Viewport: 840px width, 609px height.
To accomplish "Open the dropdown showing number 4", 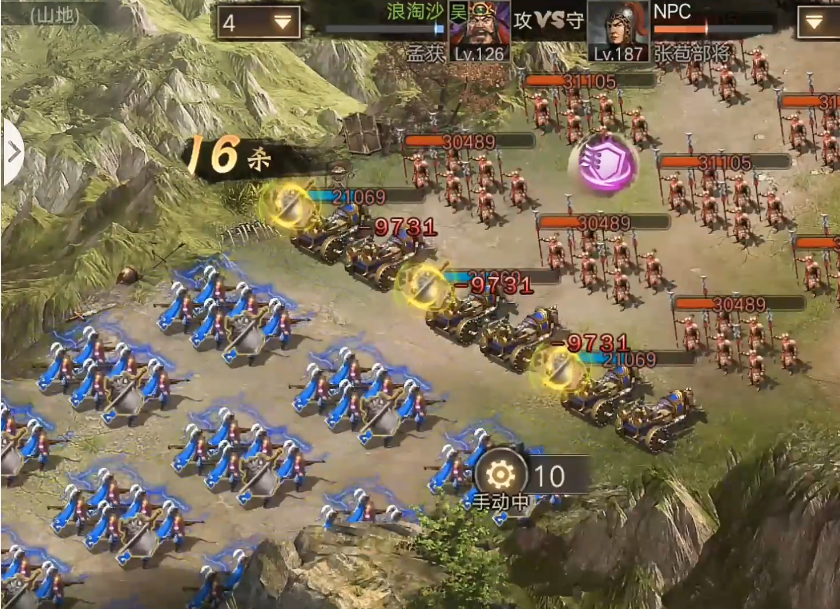I will [259, 22].
